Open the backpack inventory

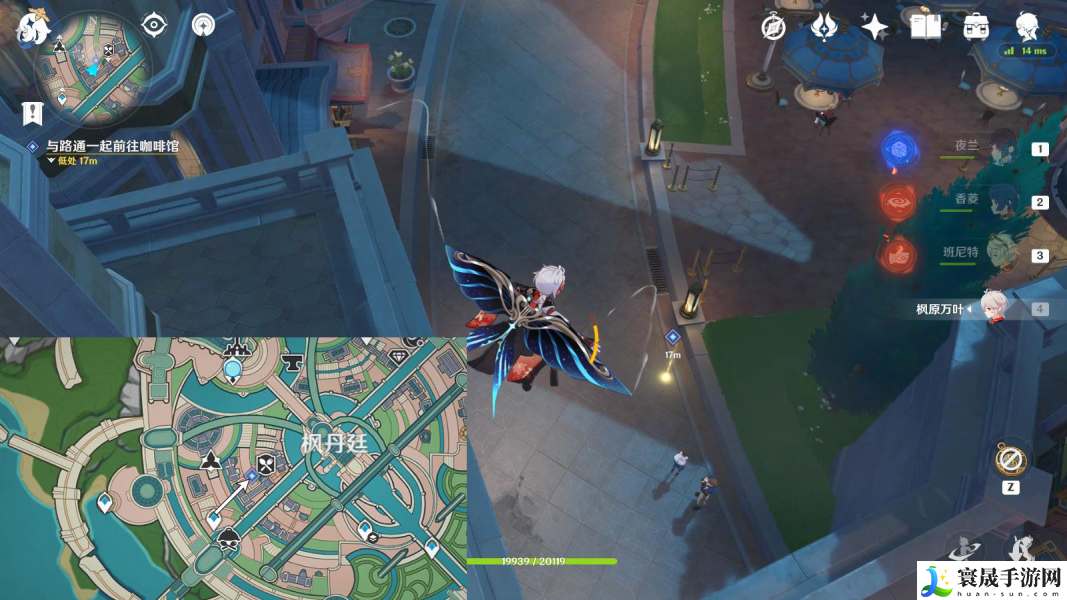click(x=976, y=27)
